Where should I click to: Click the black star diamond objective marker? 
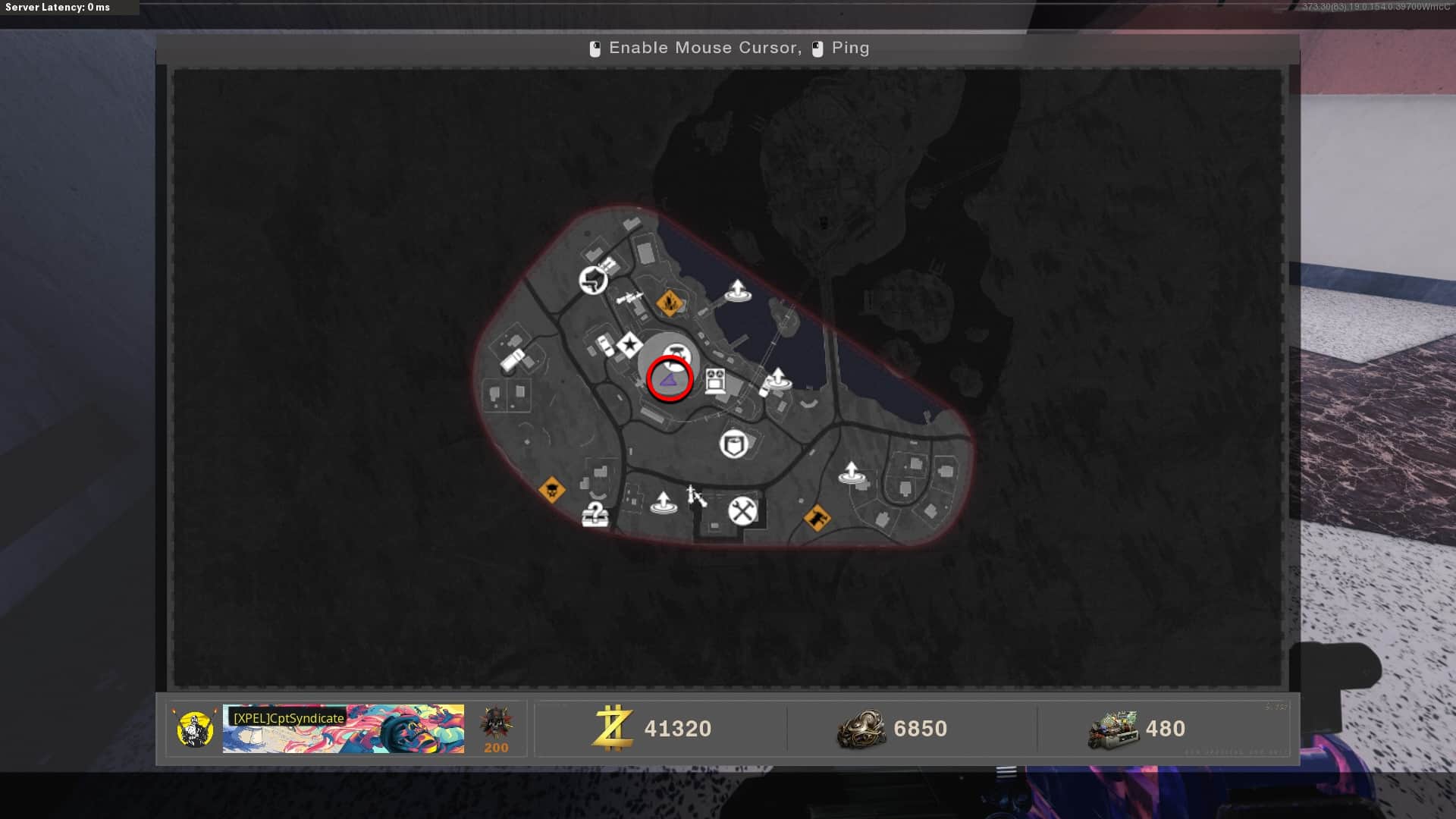[629, 345]
